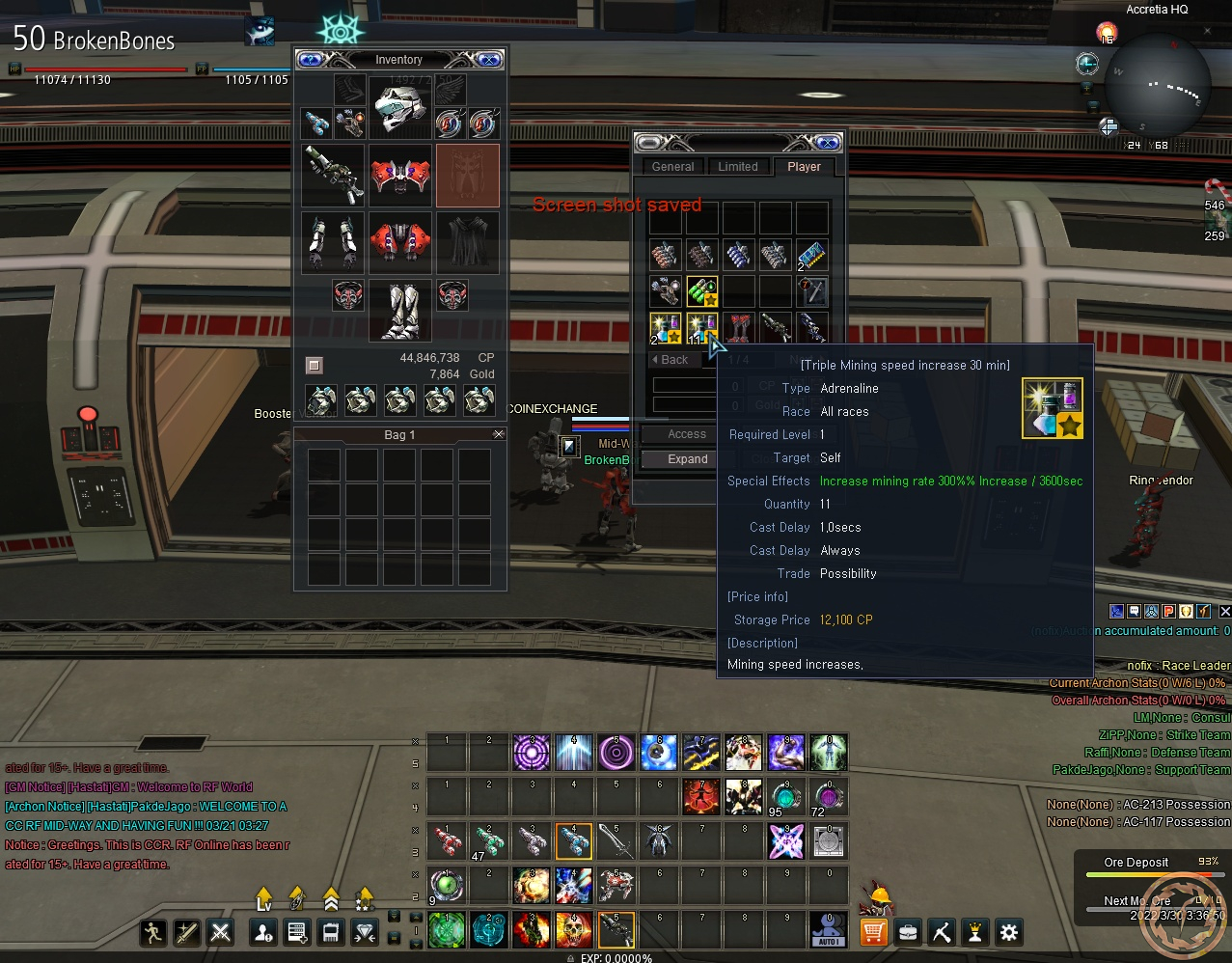Click the storage Expand button
The width and height of the screenshot is (1232, 963).
[687, 459]
